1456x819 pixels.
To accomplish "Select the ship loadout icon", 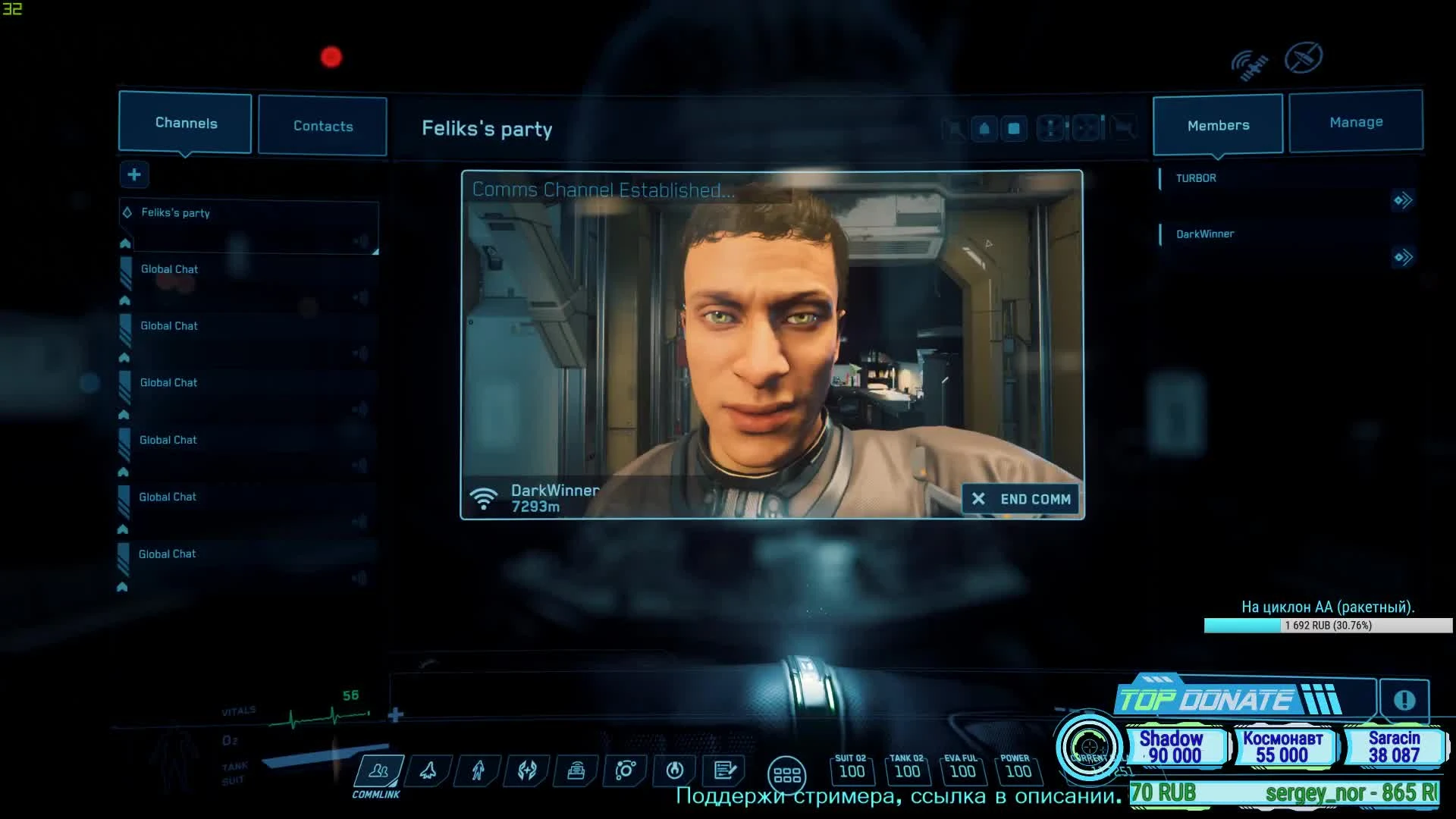I will coord(427,770).
